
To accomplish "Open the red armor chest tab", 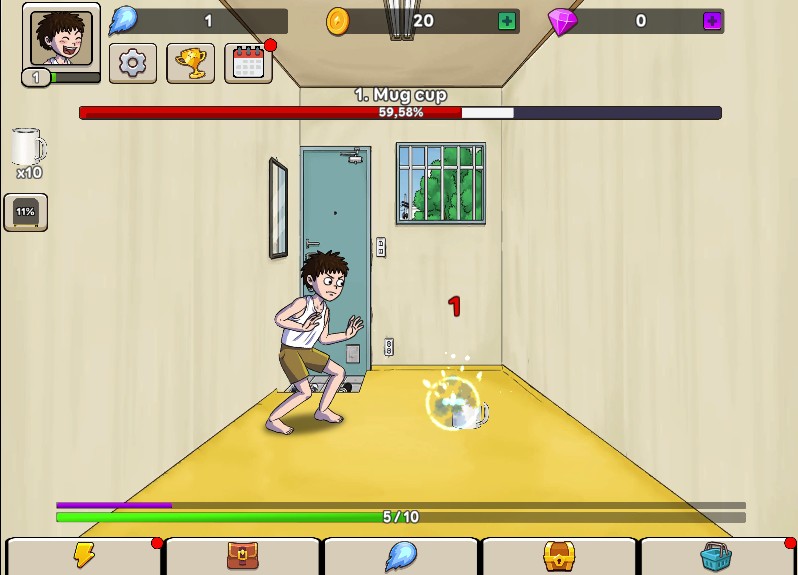I will (242, 556).
